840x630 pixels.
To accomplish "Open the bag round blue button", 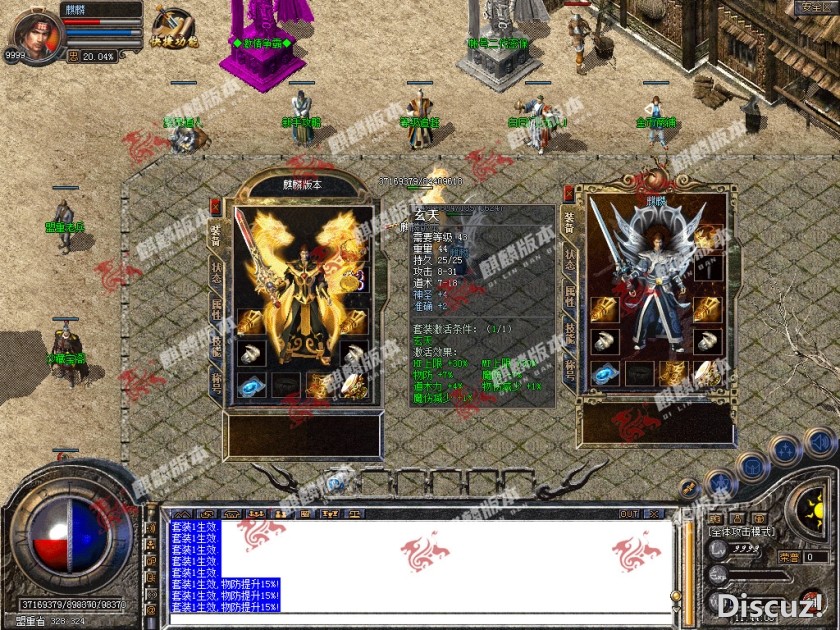I will 752,467.
